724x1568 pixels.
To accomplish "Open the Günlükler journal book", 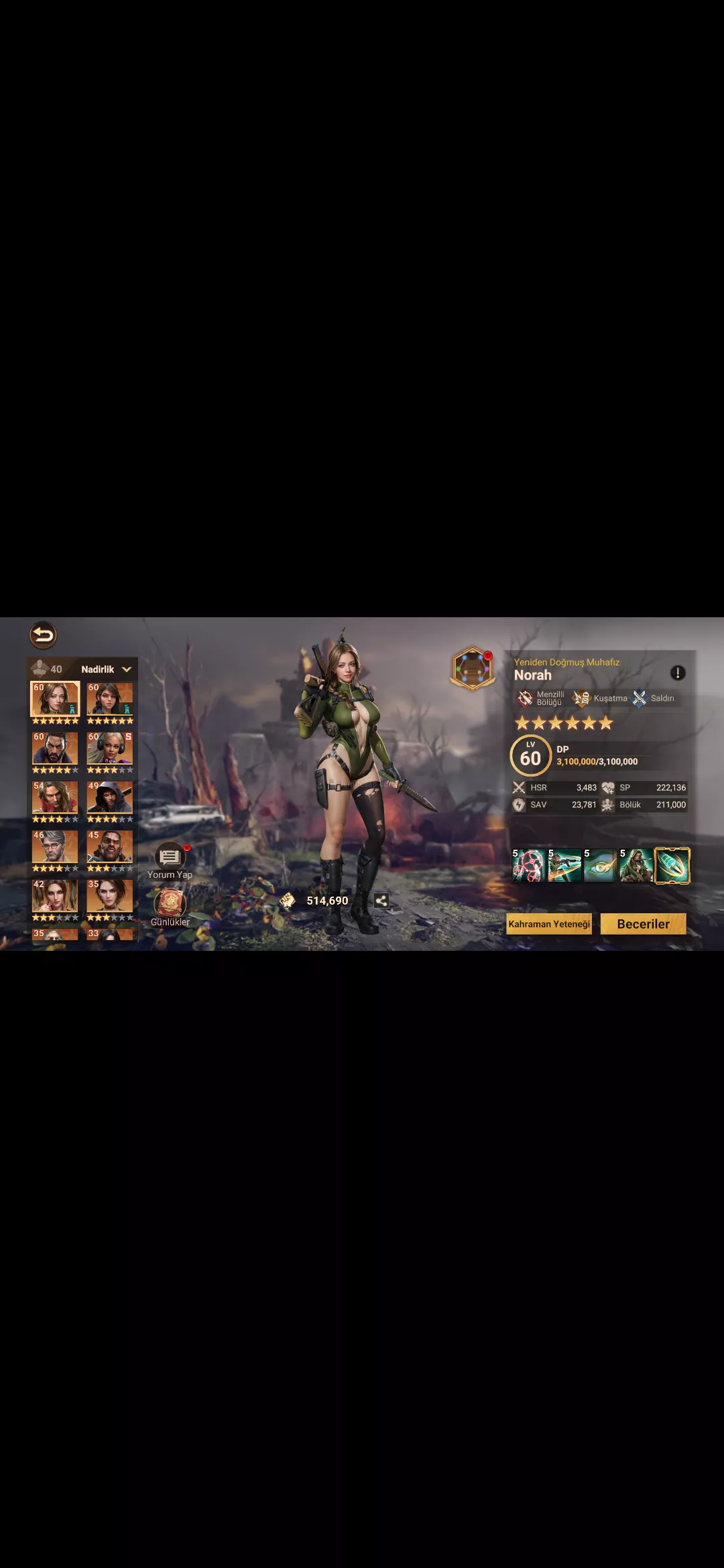I will (x=170, y=906).
